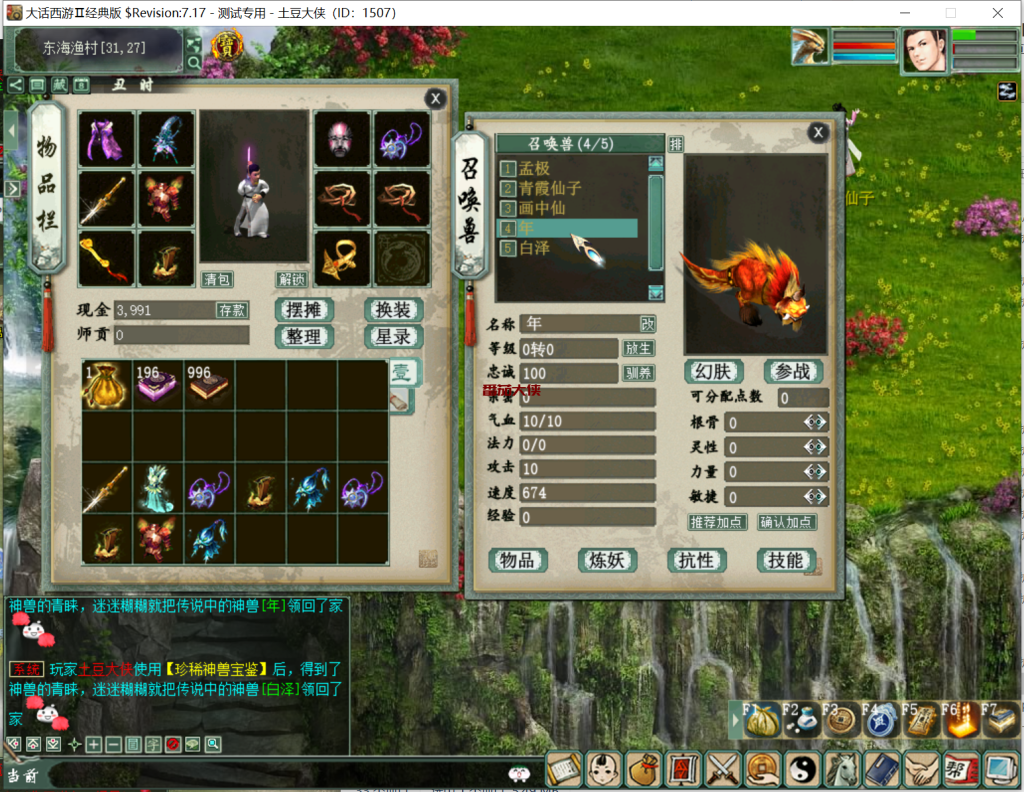Choose 白泽 from the summon list
1024x792 pixels.
pyautogui.click(x=535, y=247)
